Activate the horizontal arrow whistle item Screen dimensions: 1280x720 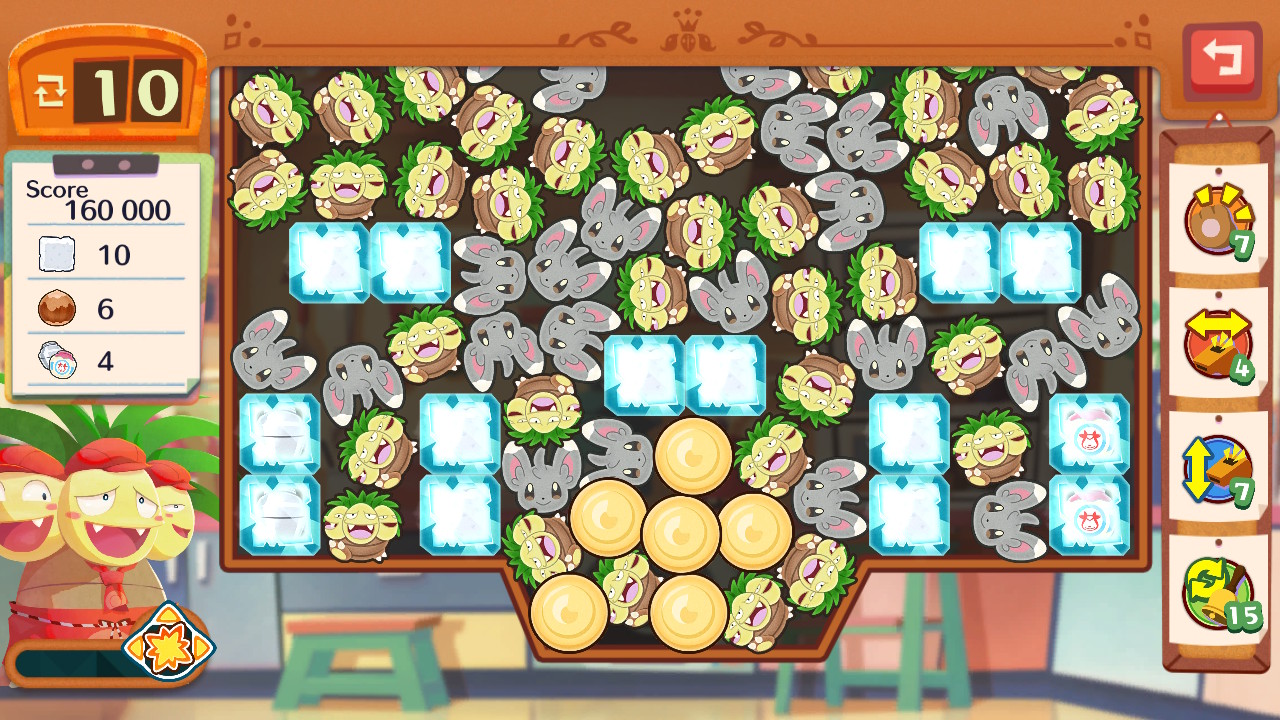(x=1217, y=344)
